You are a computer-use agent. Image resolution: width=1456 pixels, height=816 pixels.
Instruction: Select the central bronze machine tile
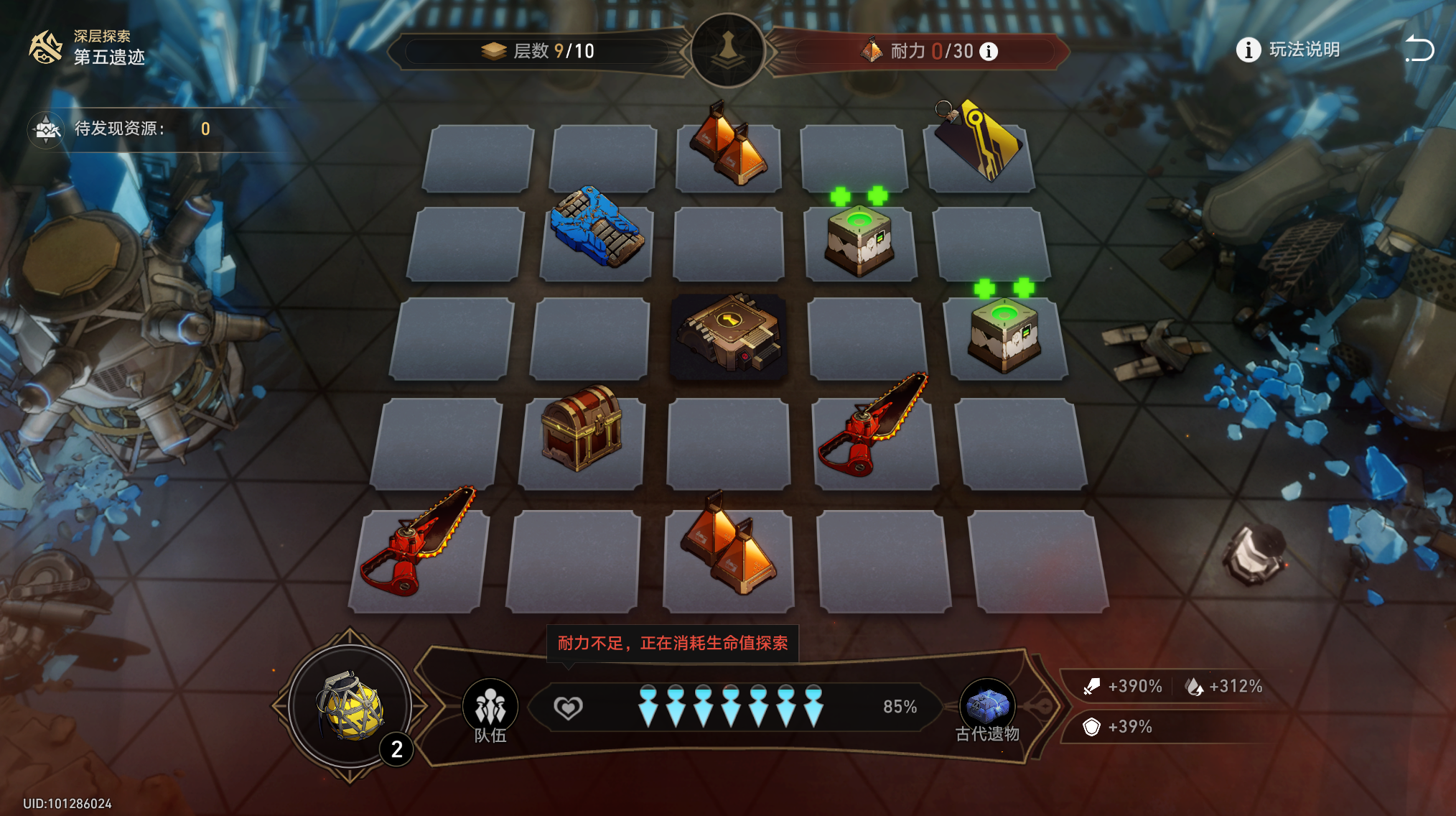pyautogui.click(x=728, y=333)
